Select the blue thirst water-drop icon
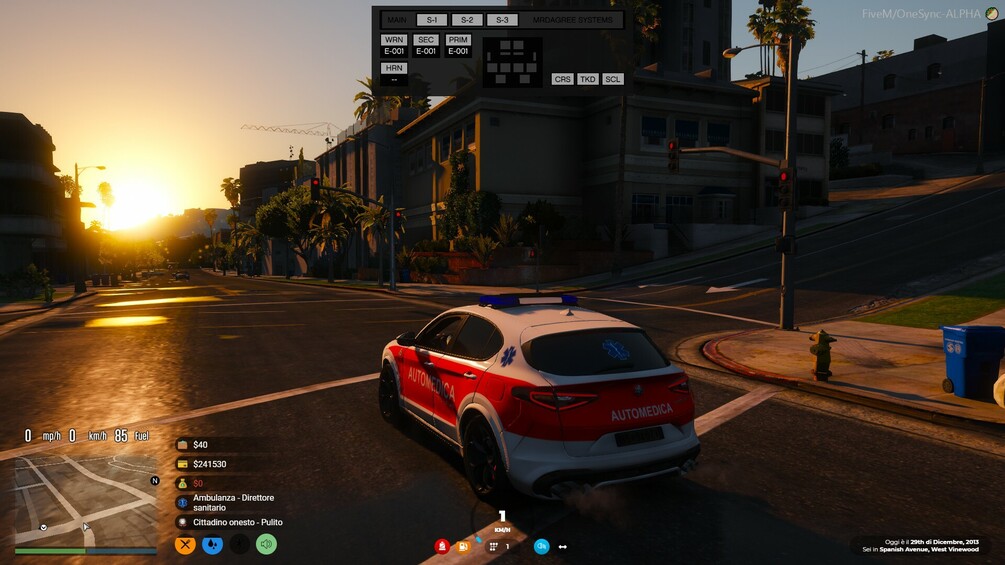Screen dimensions: 1005x565 (212, 545)
